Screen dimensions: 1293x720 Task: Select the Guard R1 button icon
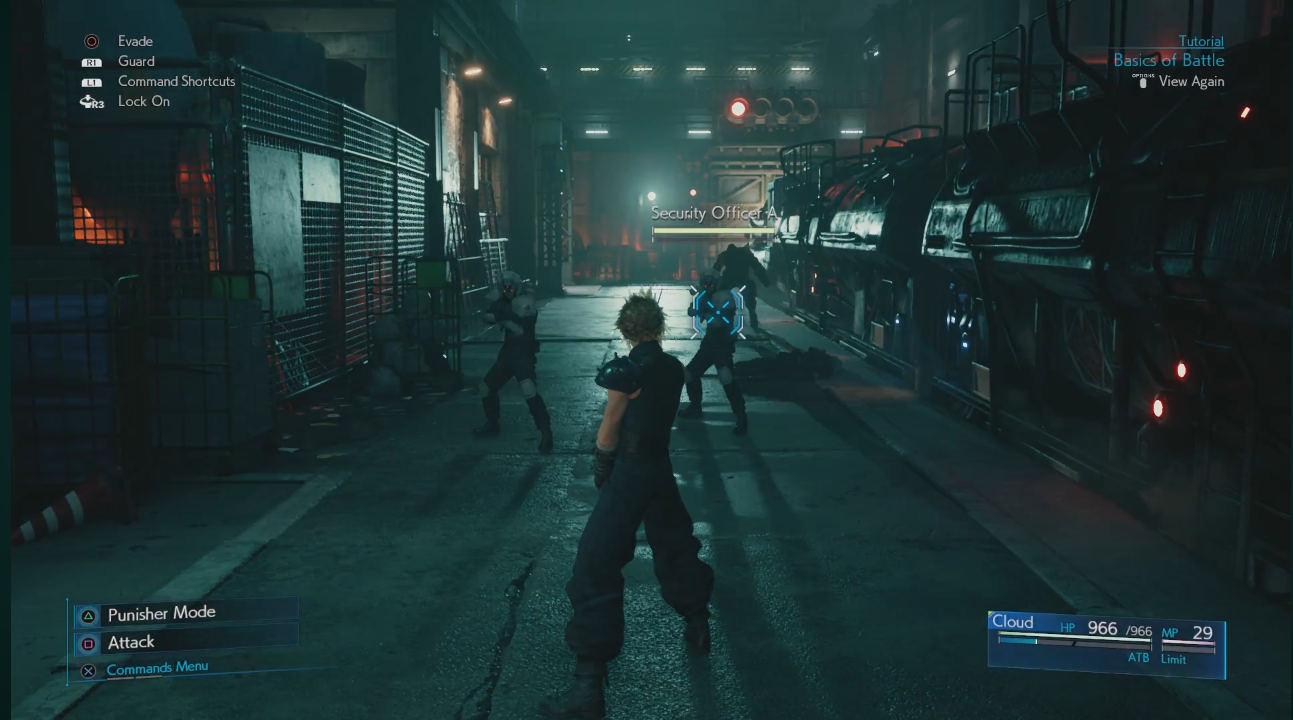[x=91, y=61]
